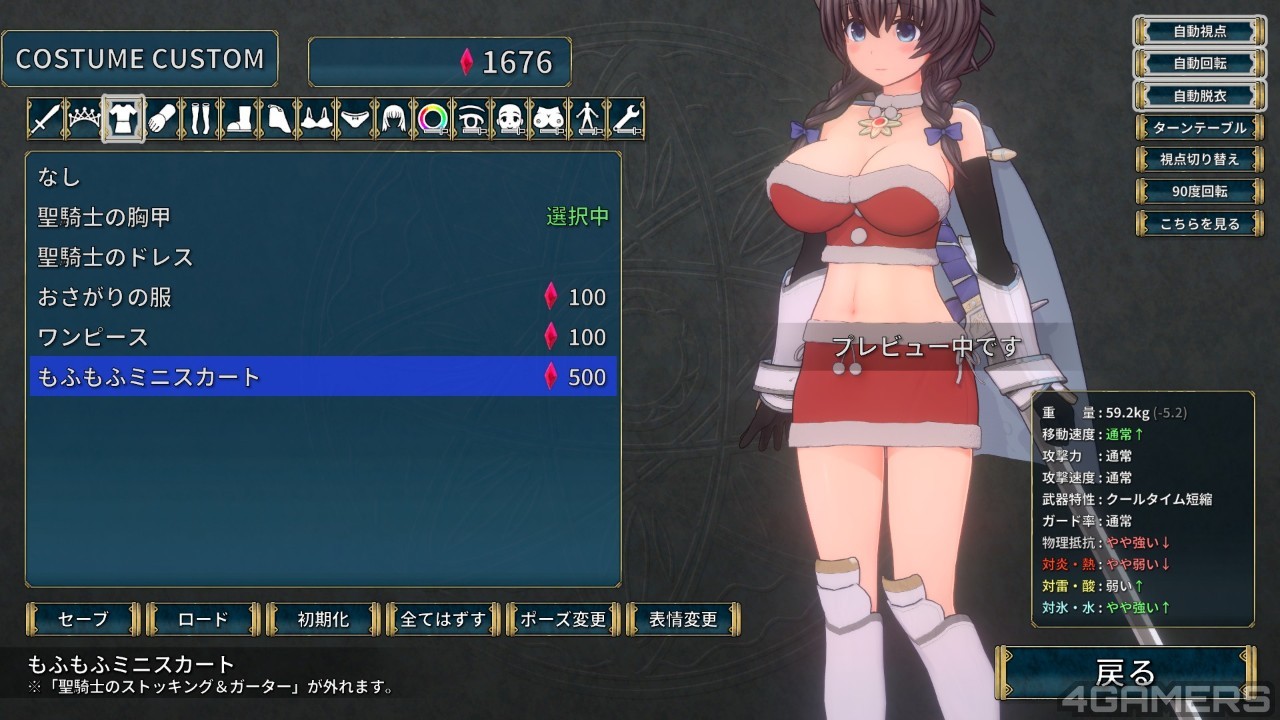This screenshot has height=720, width=1280.
Task: Toggle the 自動回転 auto-rotation option
Action: (x=1199, y=63)
